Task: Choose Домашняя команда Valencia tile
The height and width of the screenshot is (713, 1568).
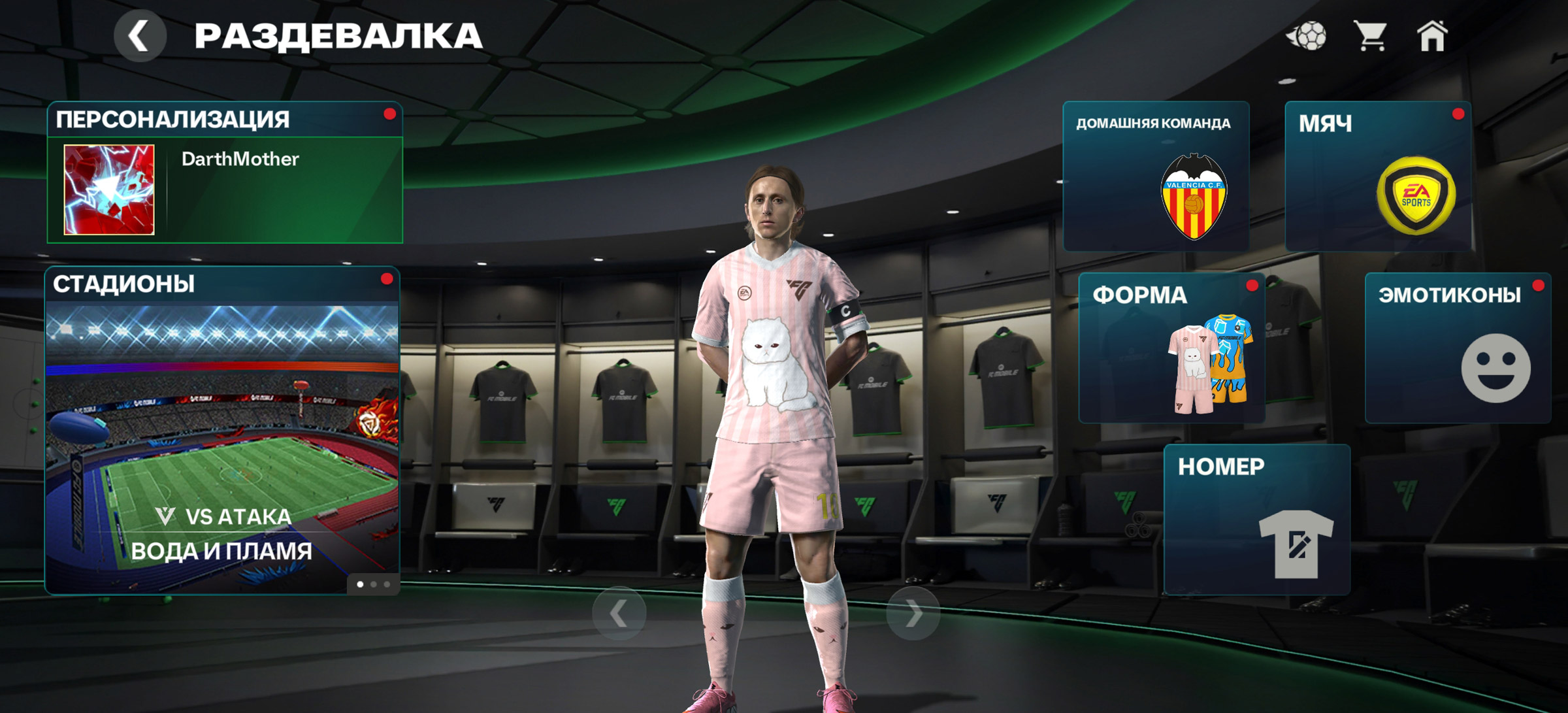Action: pyautogui.click(x=1156, y=176)
